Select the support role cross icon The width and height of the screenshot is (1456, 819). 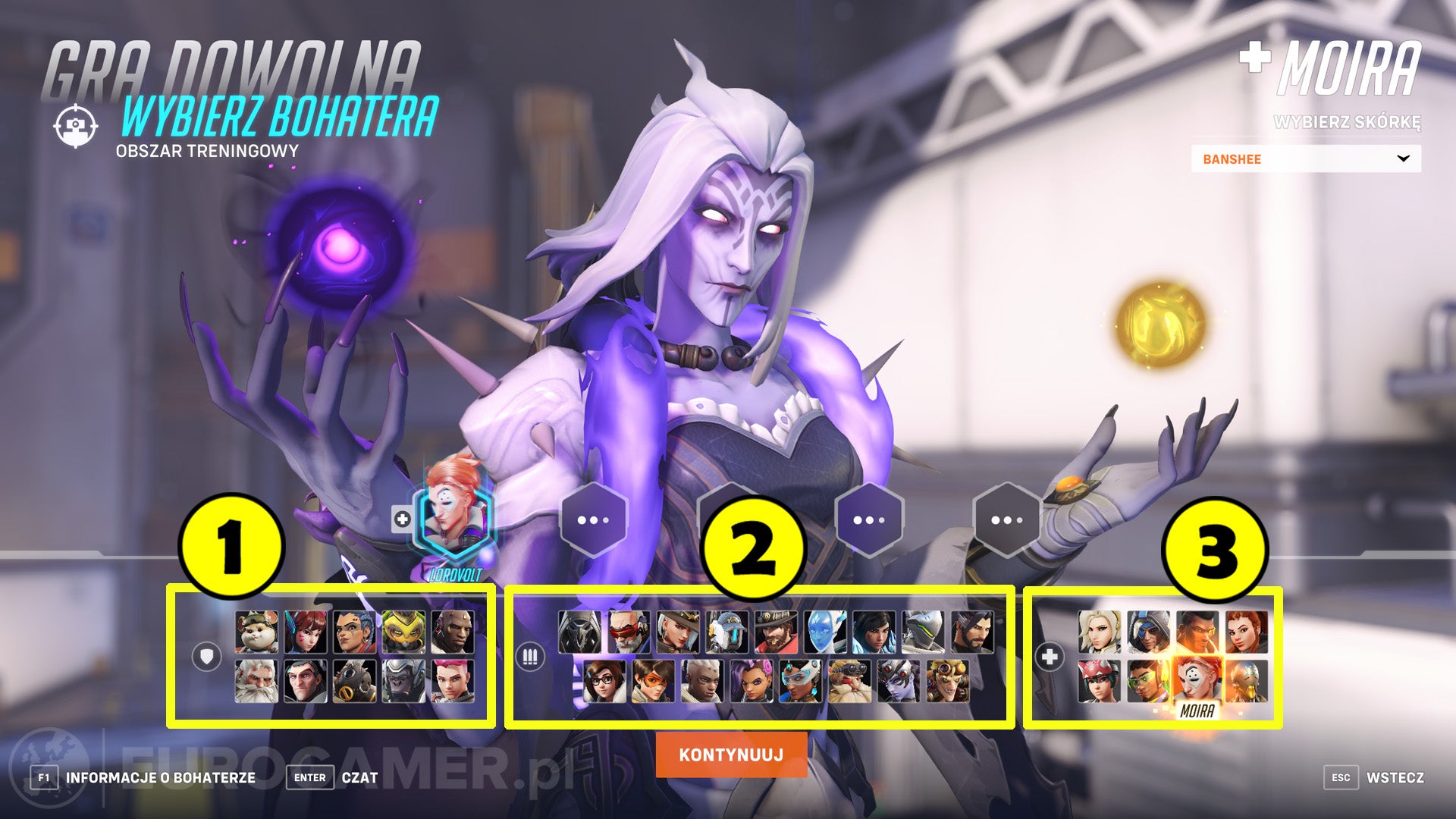pyautogui.click(x=1050, y=656)
